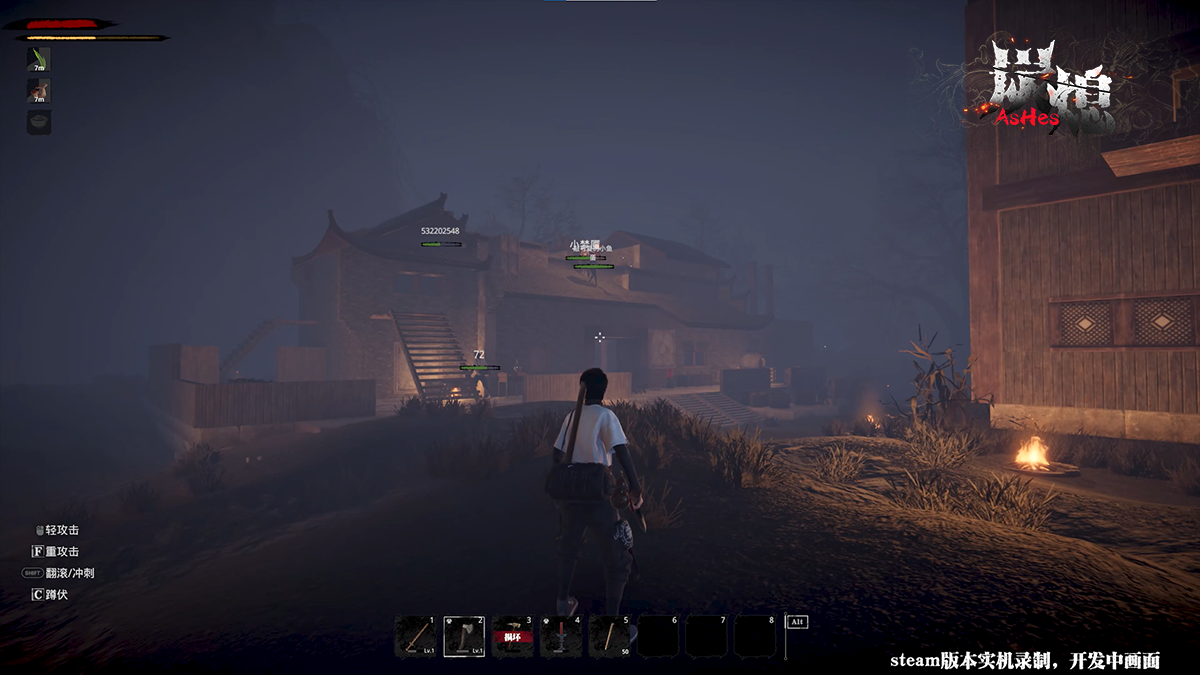
Task: Click the green leaf buff icon
Action: tap(39, 59)
